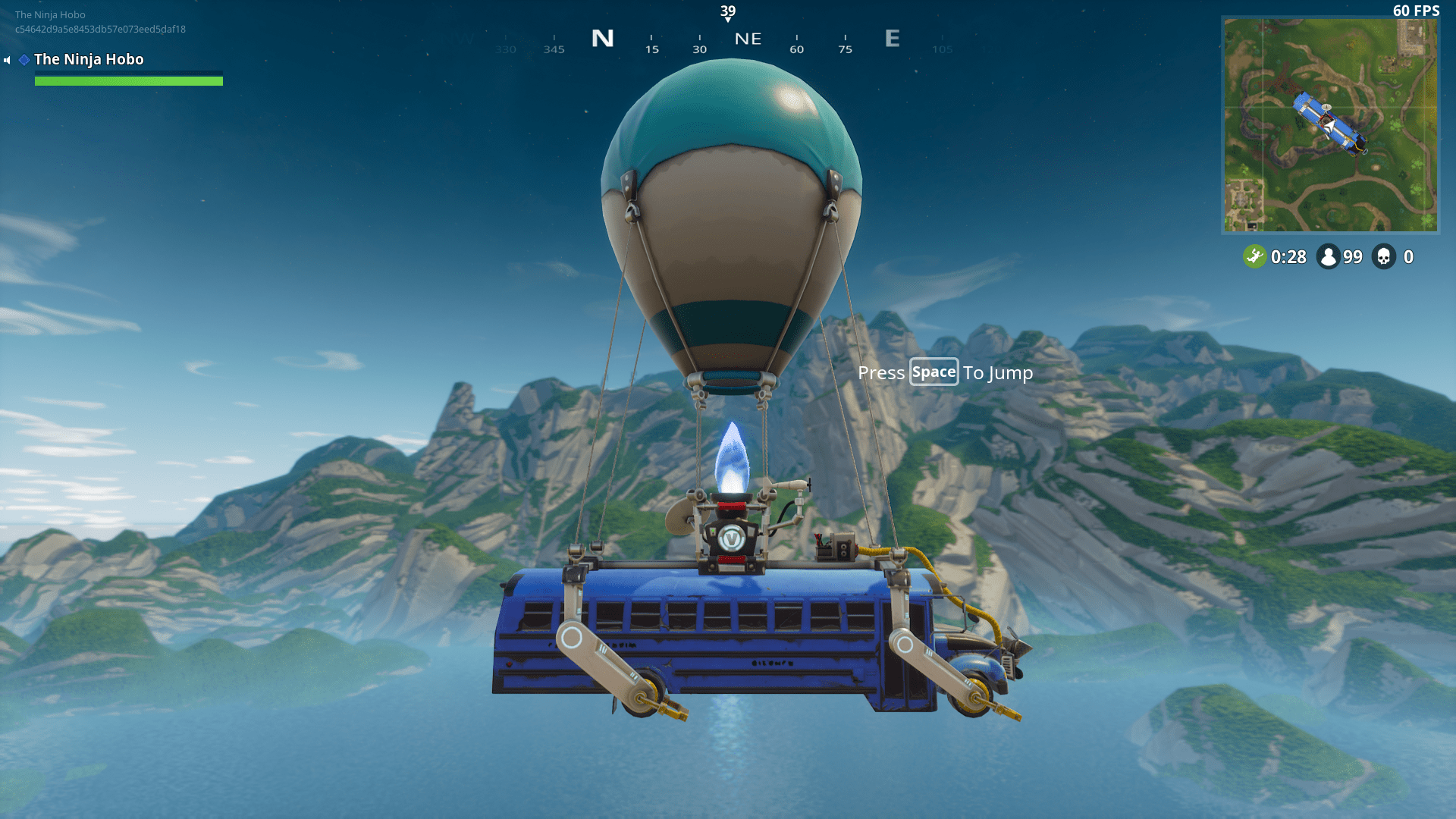Click The Ninja Hobo nameplate
The width and height of the screenshot is (1456, 819).
click(x=89, y=59)
